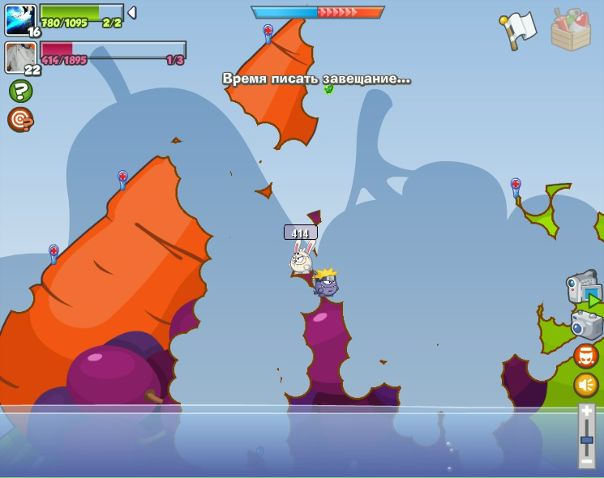Screen dimensions: 604x478
Task: Select the blue player avatar portrait
Action: 20,19
